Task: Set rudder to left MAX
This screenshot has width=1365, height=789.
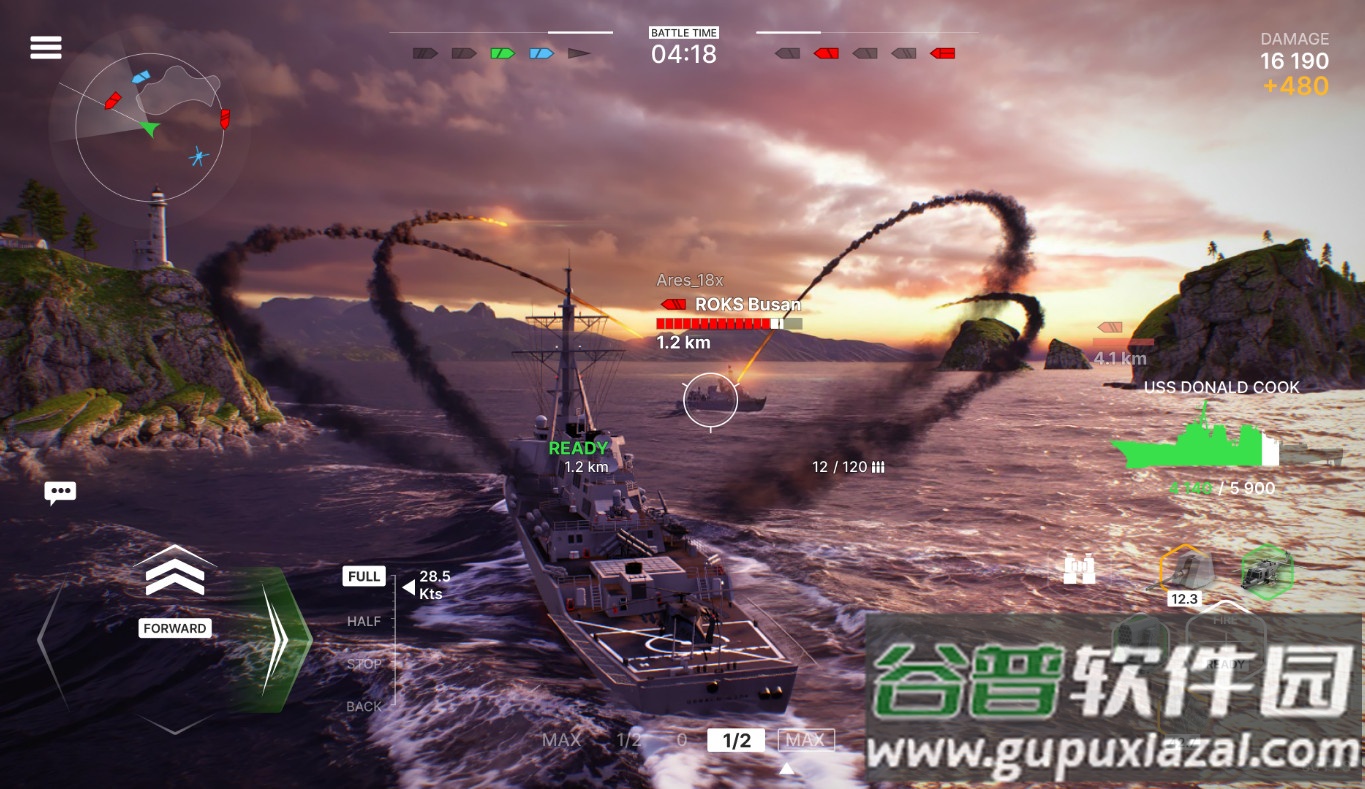Action: [x=561, y=740]
